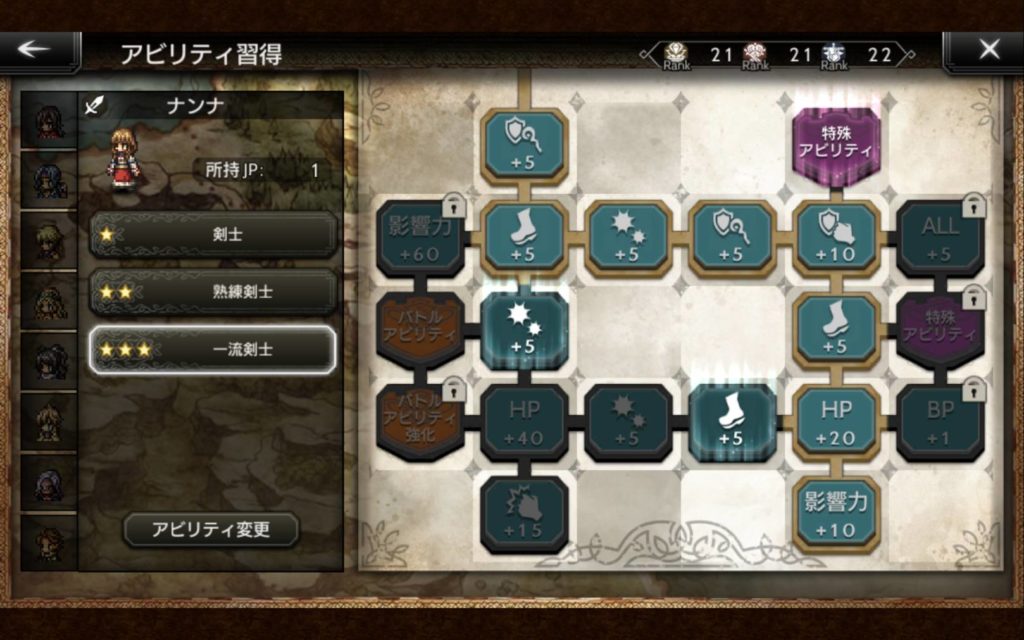Screen dimensions: 1024x640
Task: Select the locked 影響力 +60 node
Action: click(420, 238)
